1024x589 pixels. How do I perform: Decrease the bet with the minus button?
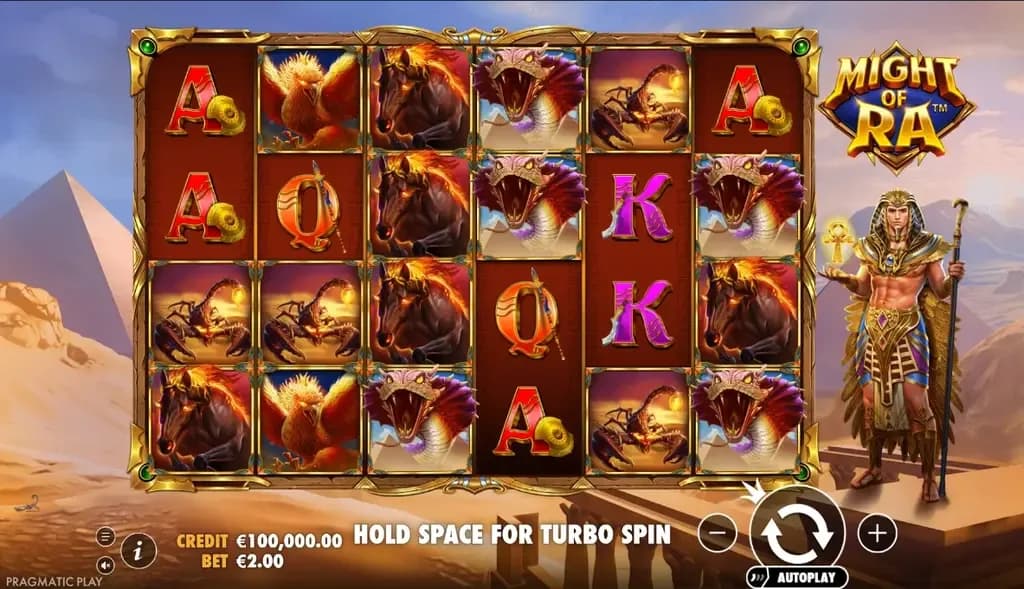717,533
